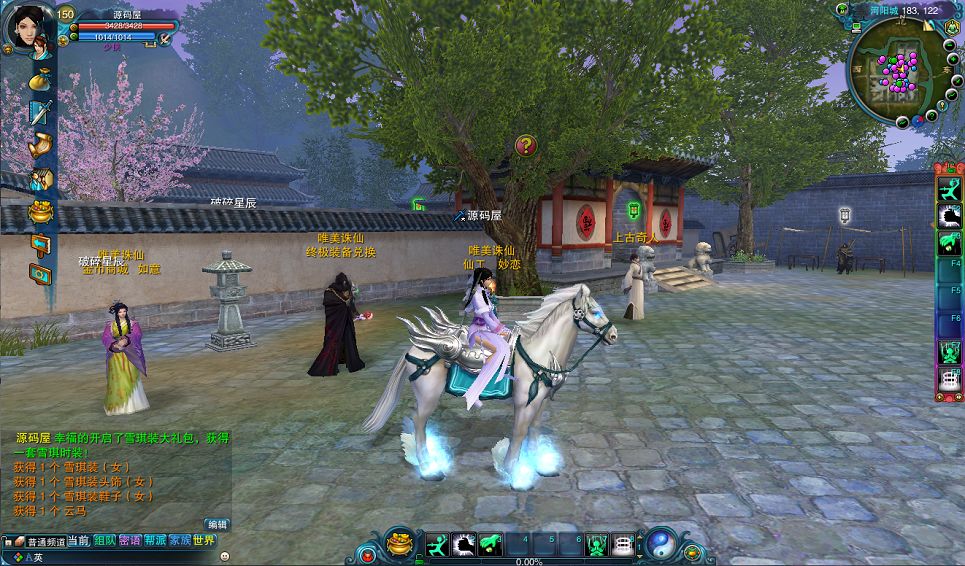Activate the running figure skill in hotbar

coord(438,545)
